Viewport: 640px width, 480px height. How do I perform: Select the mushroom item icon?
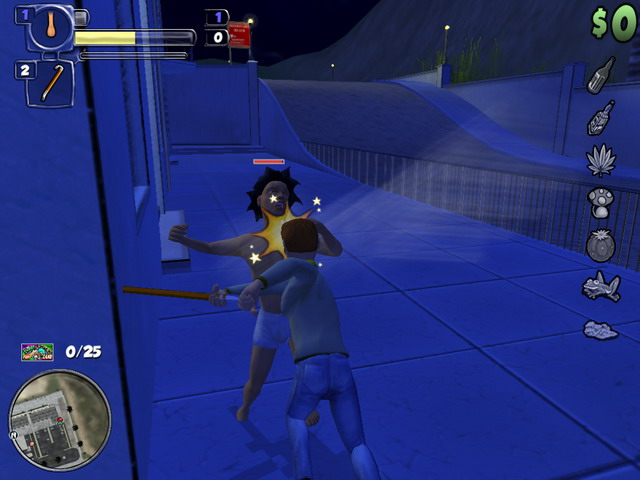[x=601, y=202]
